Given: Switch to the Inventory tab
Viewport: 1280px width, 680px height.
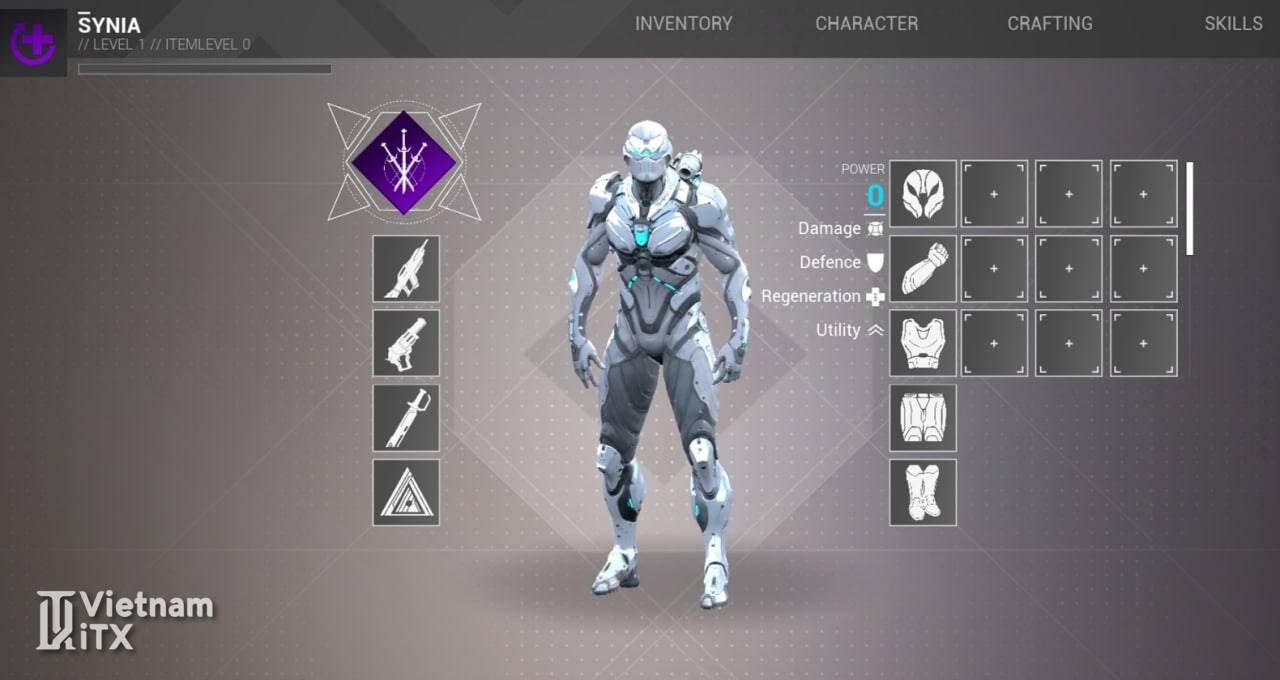Looking at the screenshot, I should pyautogui.click(x=683, y=23).
